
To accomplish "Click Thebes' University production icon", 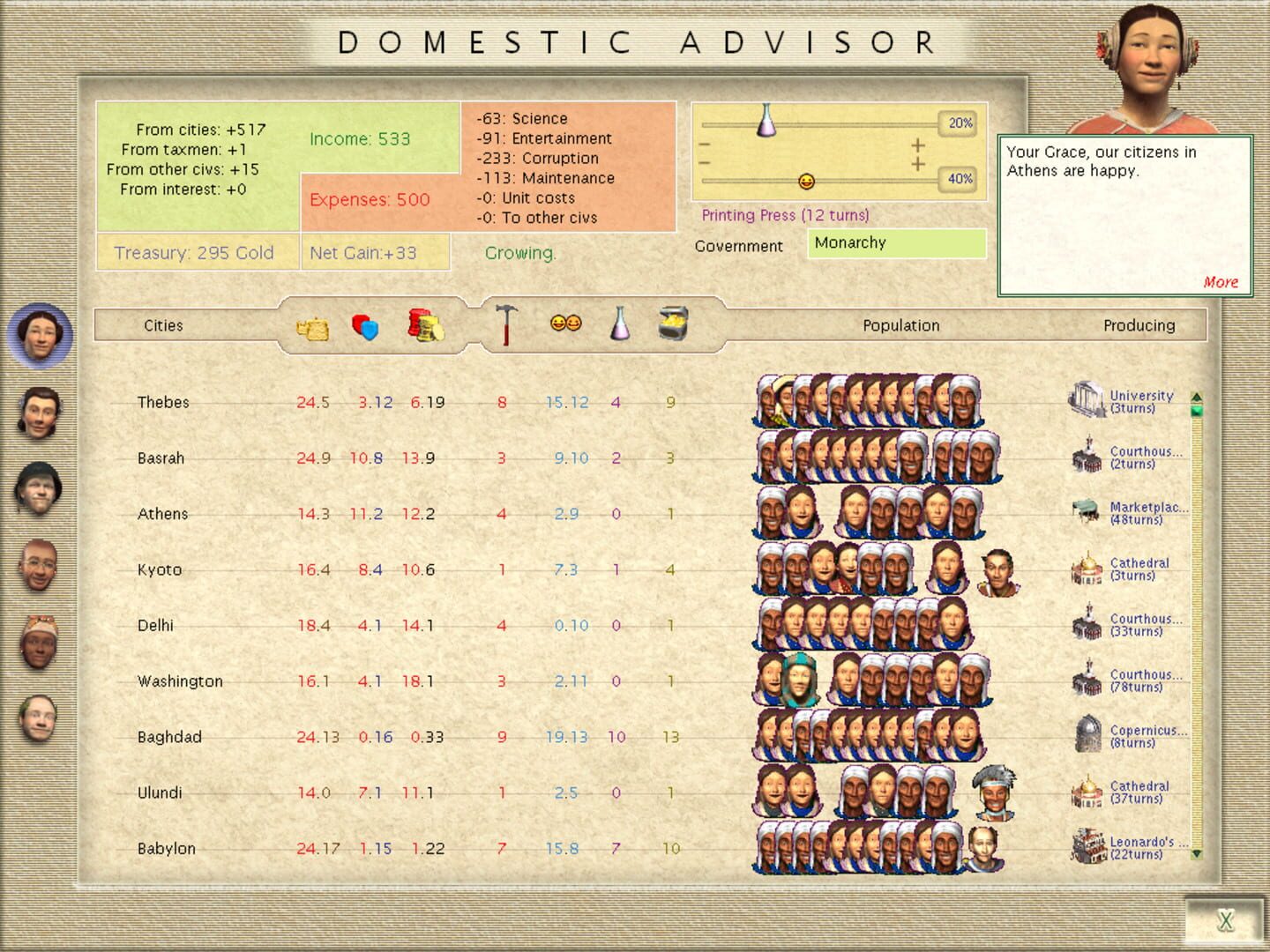I will tap(1086, 398).
